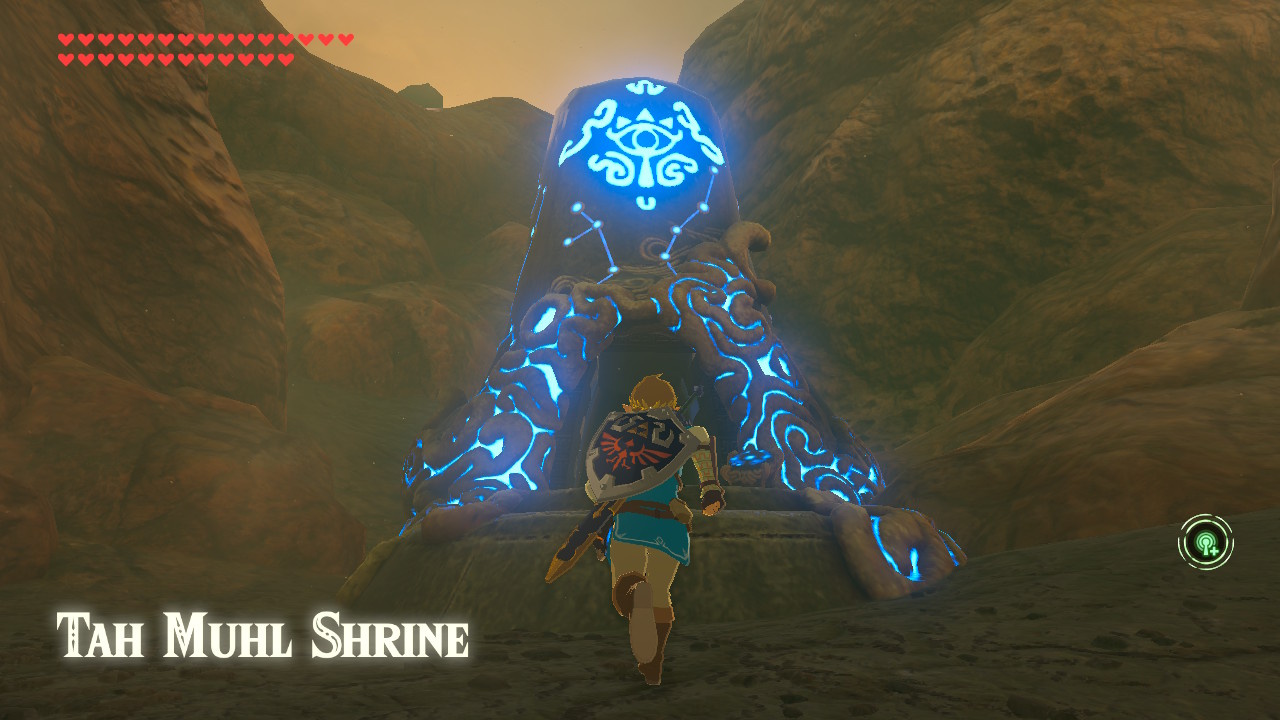Select the Tah Muhl Shrine title text
This screenshot has height=720, width=1280.
(262, 632)
